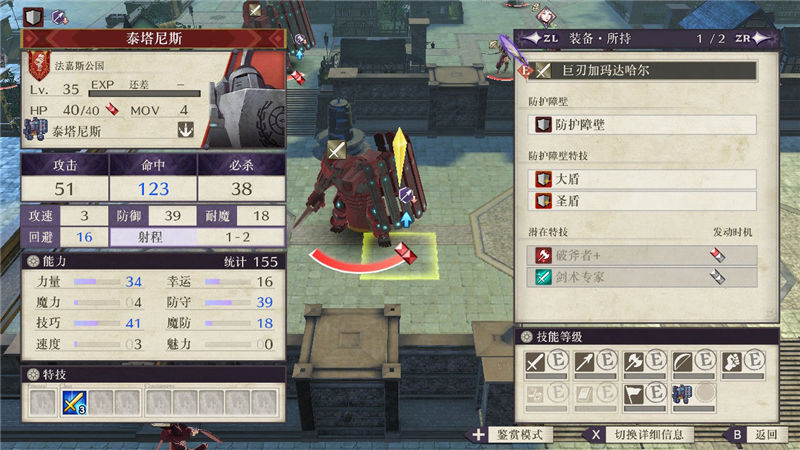Select the lance skill level icon

point(583,362)
